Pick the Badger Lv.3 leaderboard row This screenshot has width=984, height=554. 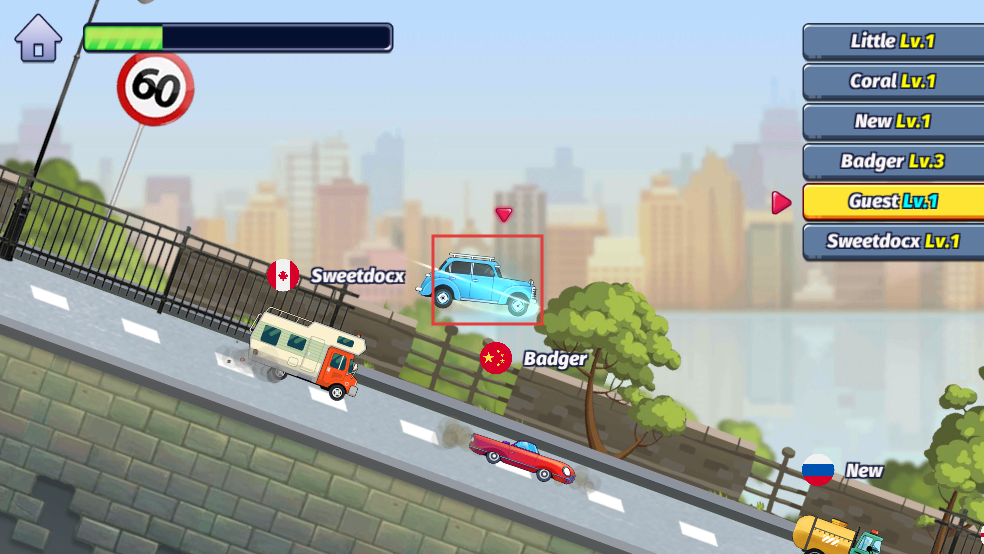coord(892,161)
